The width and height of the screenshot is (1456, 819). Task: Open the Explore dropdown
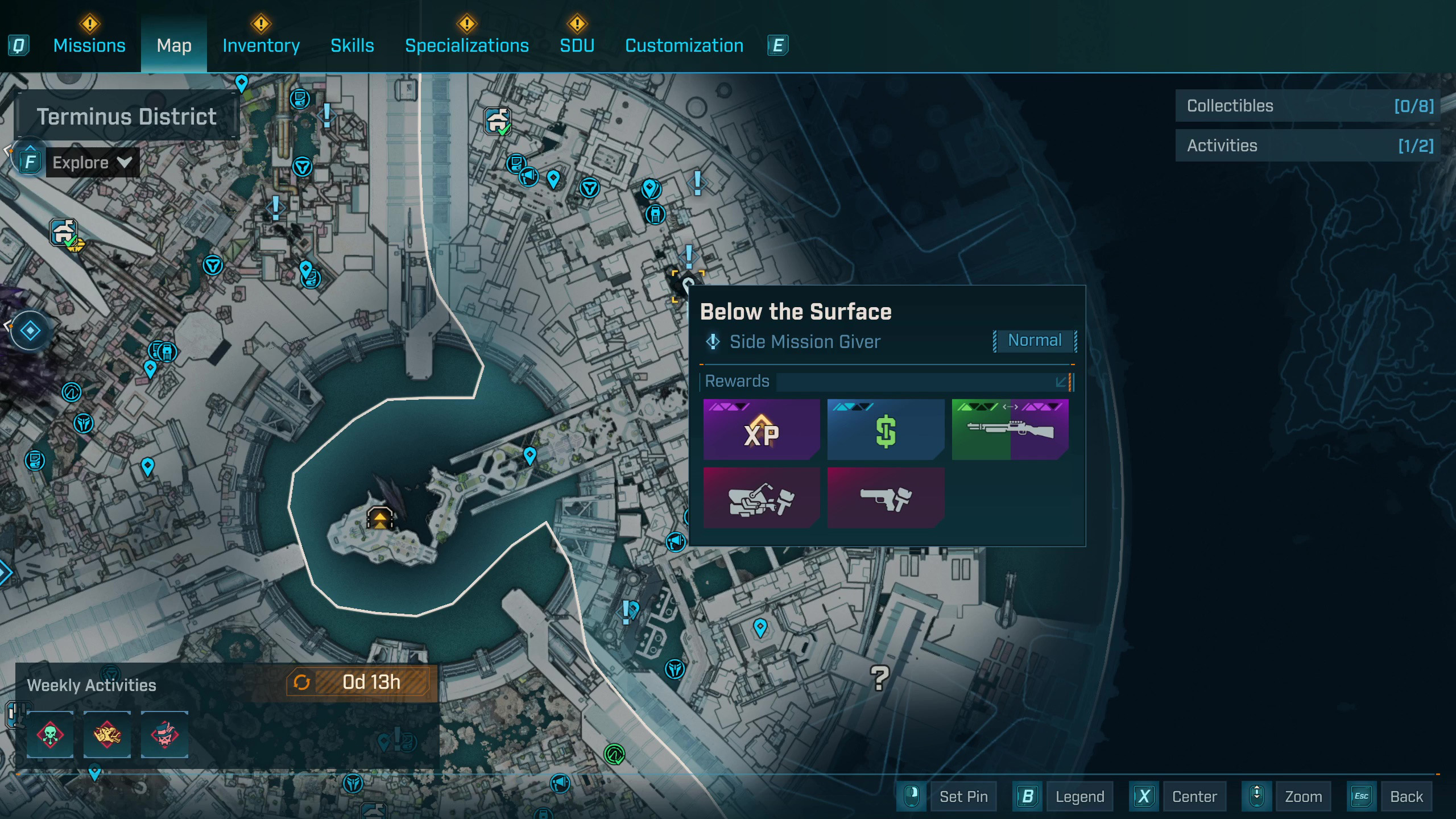pyautogui.click(x=92, y=163)
